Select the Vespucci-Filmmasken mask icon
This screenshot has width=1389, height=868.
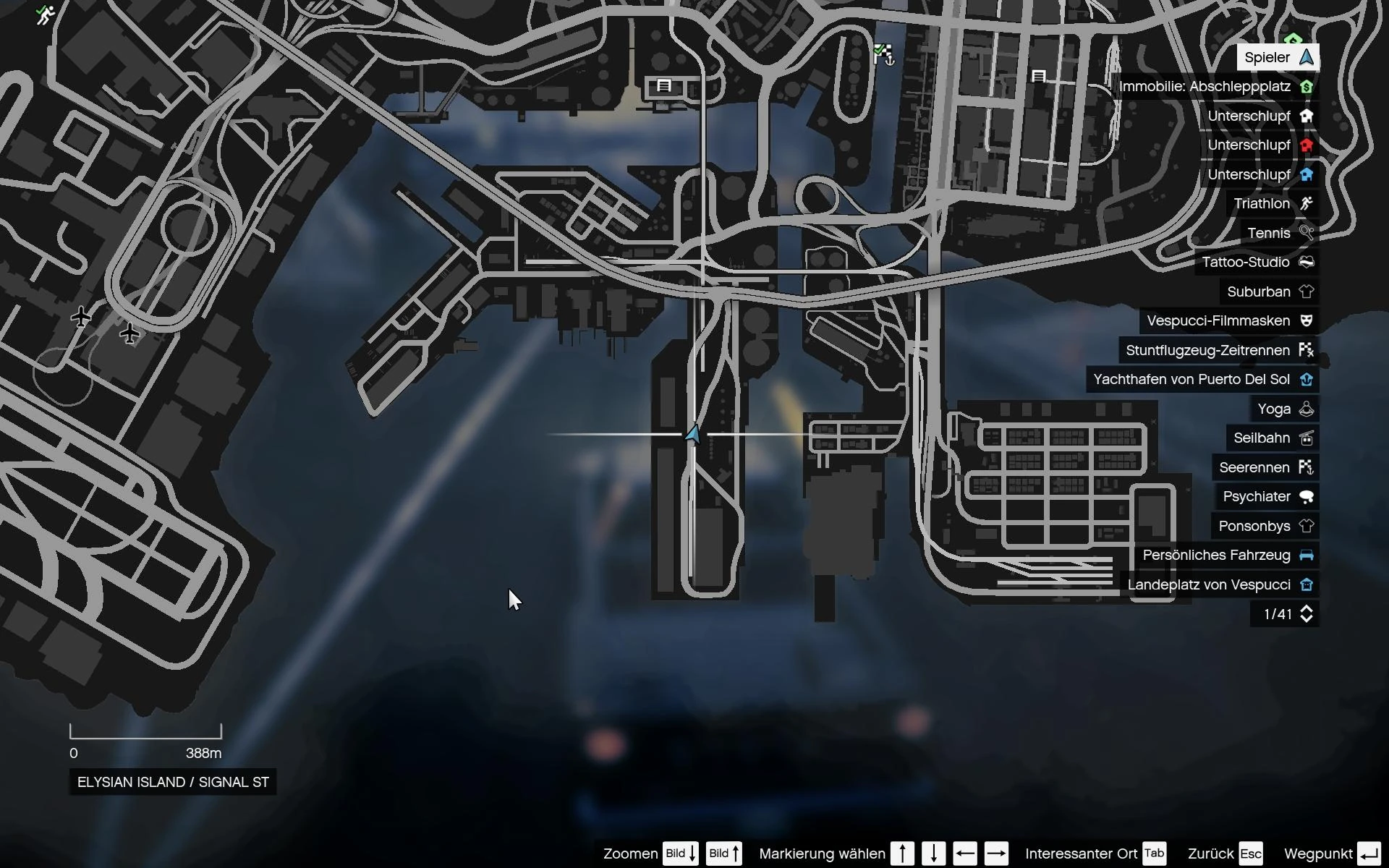click(x=1307, y=320)
